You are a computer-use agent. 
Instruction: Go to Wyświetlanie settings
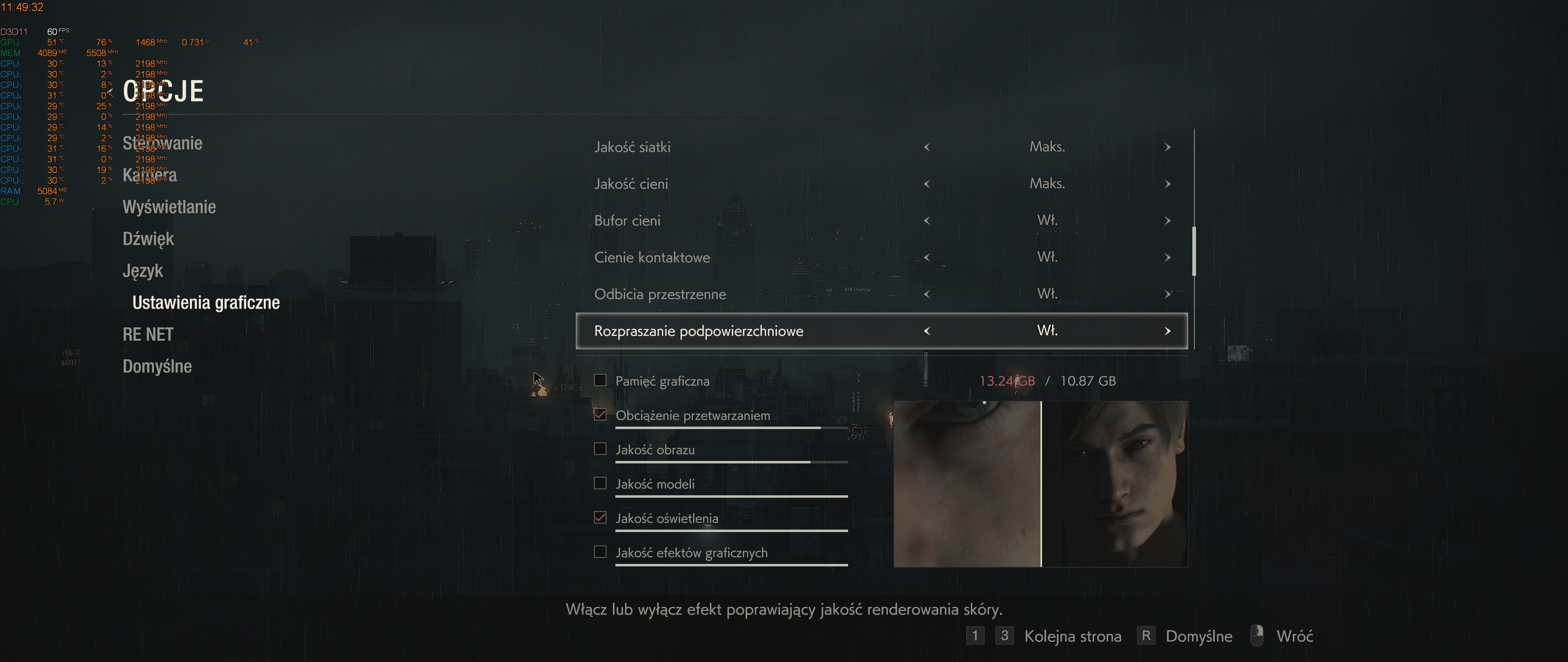point(169,207)
